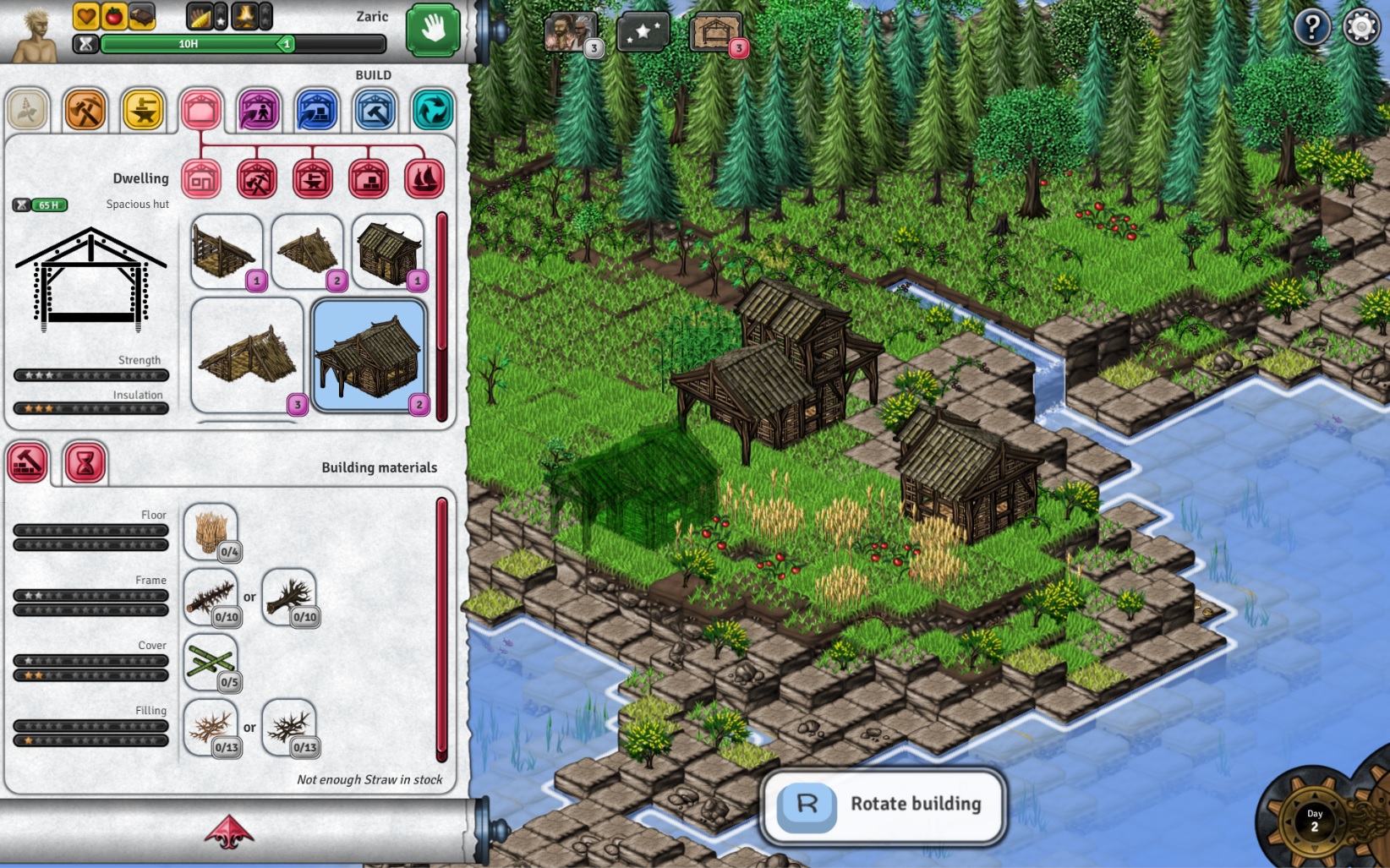Switch to the light blue hammer tab
Viewport: 1390px width, 868px height.
[375, 111]
